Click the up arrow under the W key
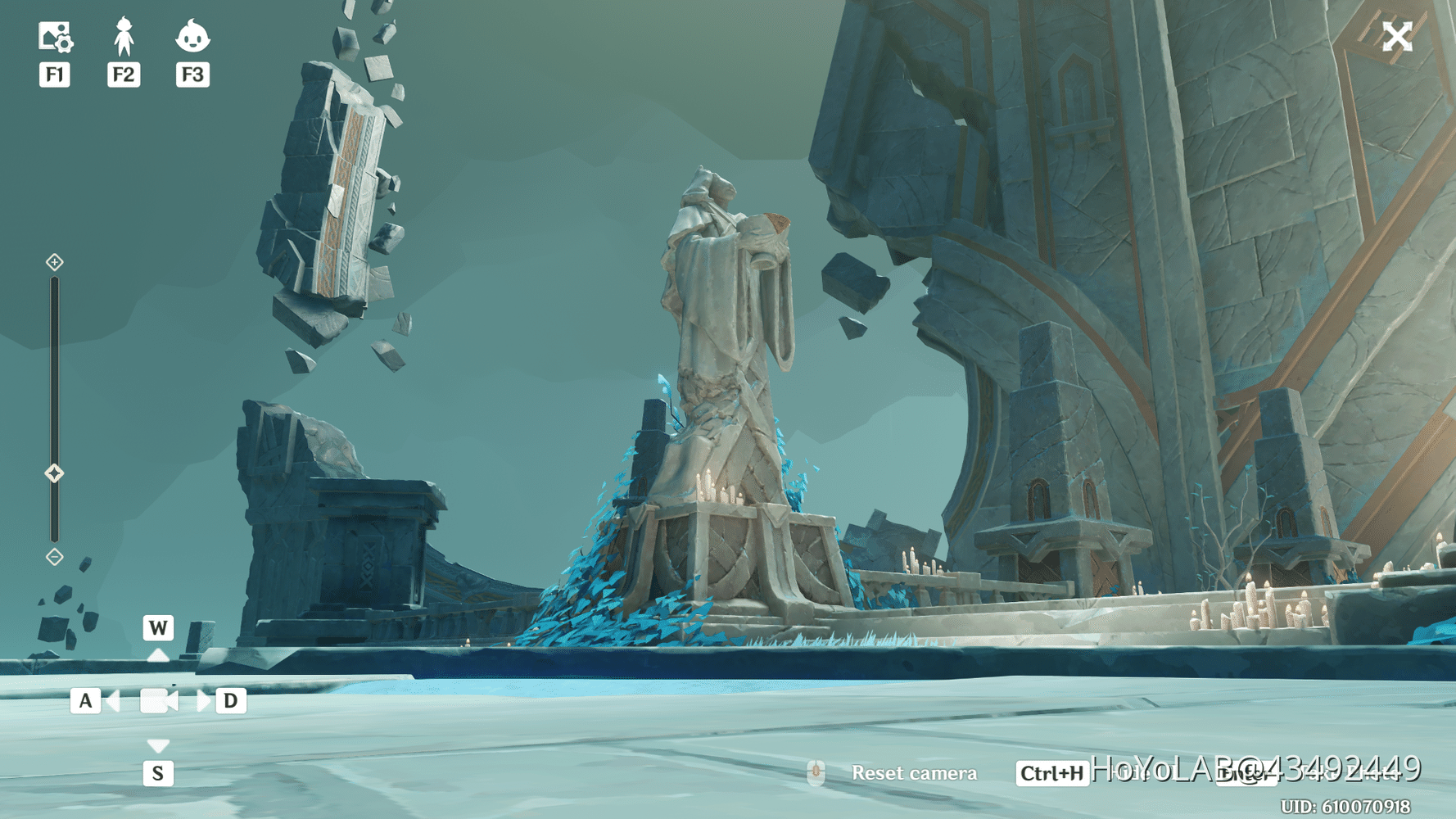 158,656
